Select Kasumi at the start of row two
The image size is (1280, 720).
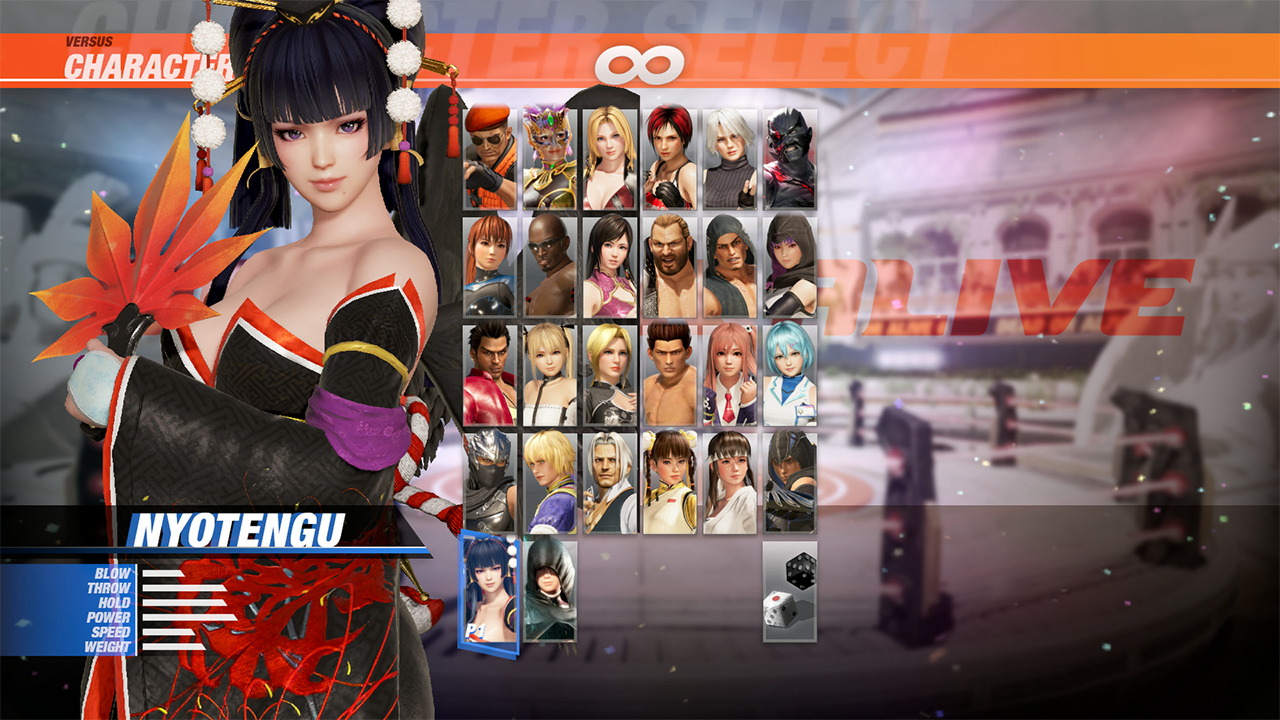[488, 262]
